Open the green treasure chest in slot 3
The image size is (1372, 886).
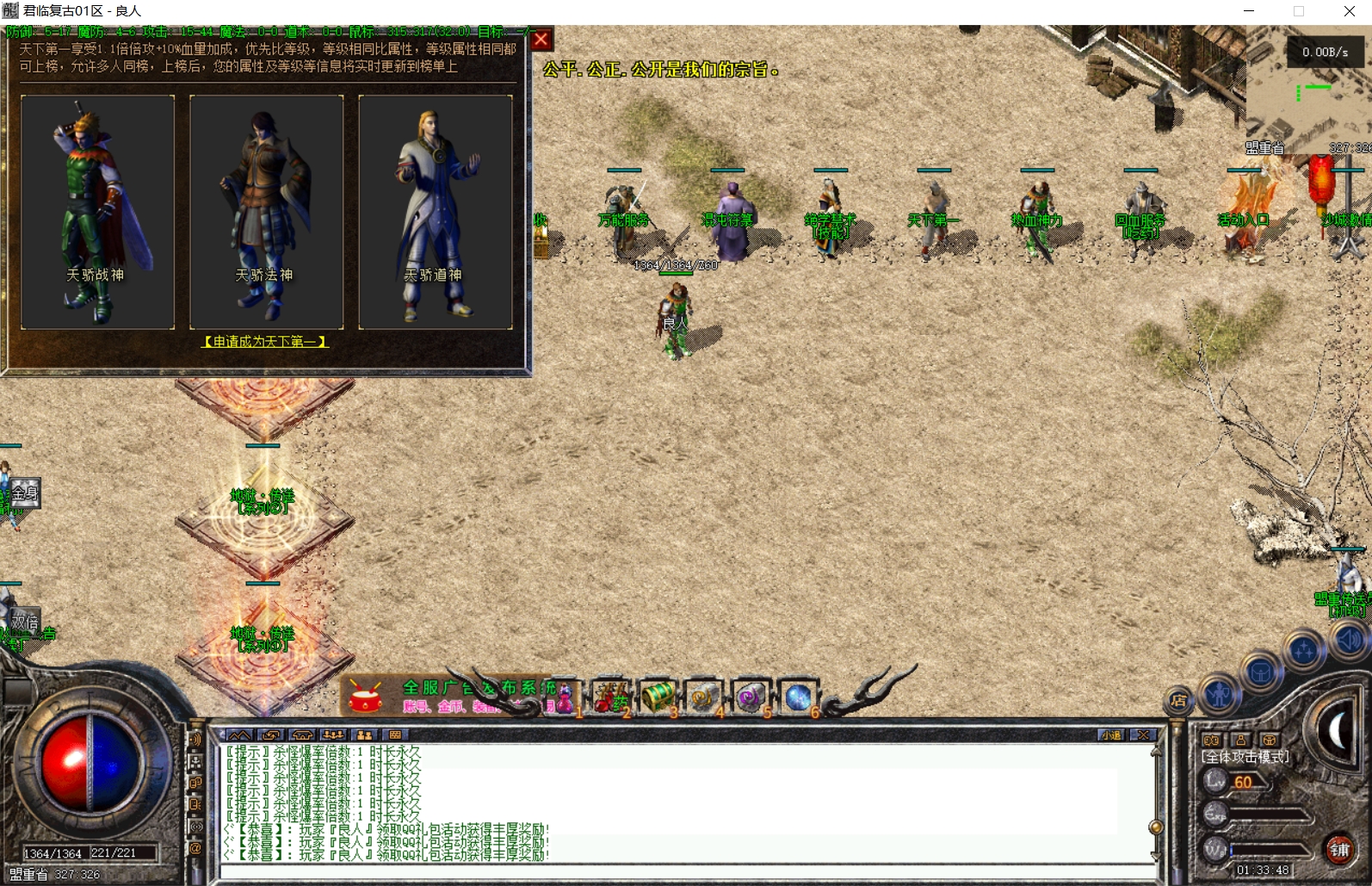[x=658, y=696]
